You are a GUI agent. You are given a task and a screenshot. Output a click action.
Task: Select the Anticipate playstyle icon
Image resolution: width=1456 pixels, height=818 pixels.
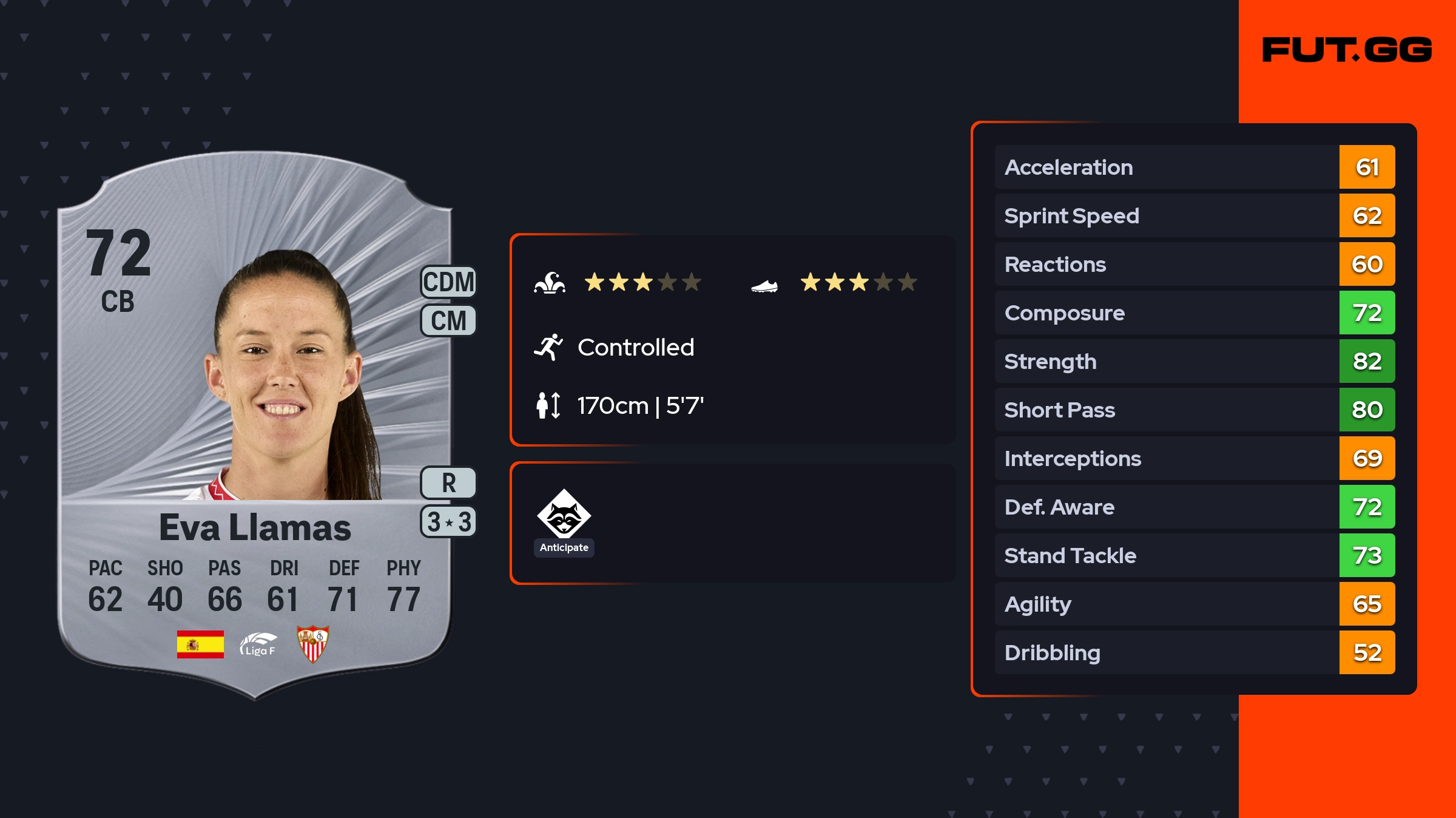coord(564,515)
